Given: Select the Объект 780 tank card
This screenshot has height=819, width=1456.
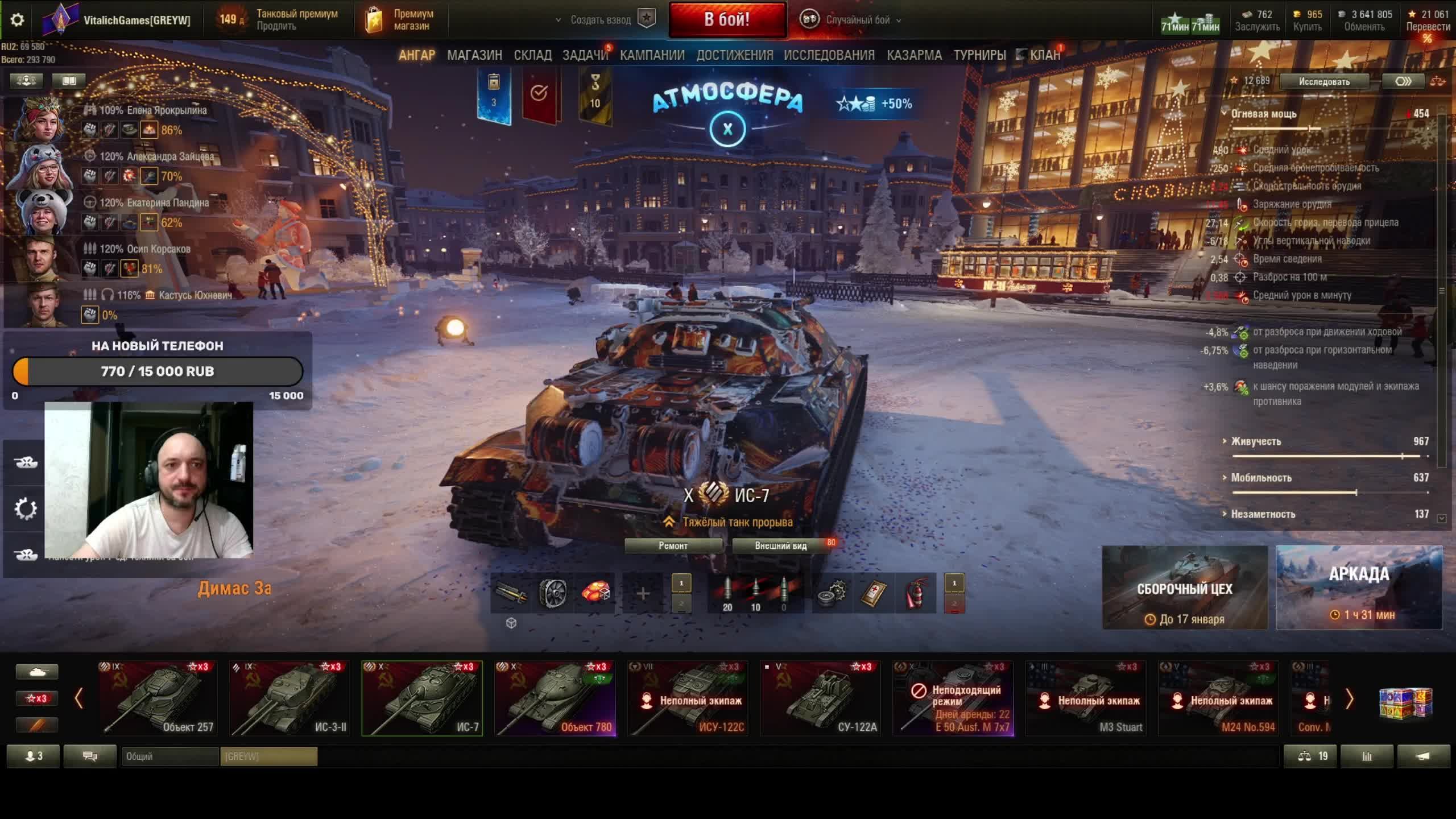Looking at the screenshot, I should (x=555, y=698).
